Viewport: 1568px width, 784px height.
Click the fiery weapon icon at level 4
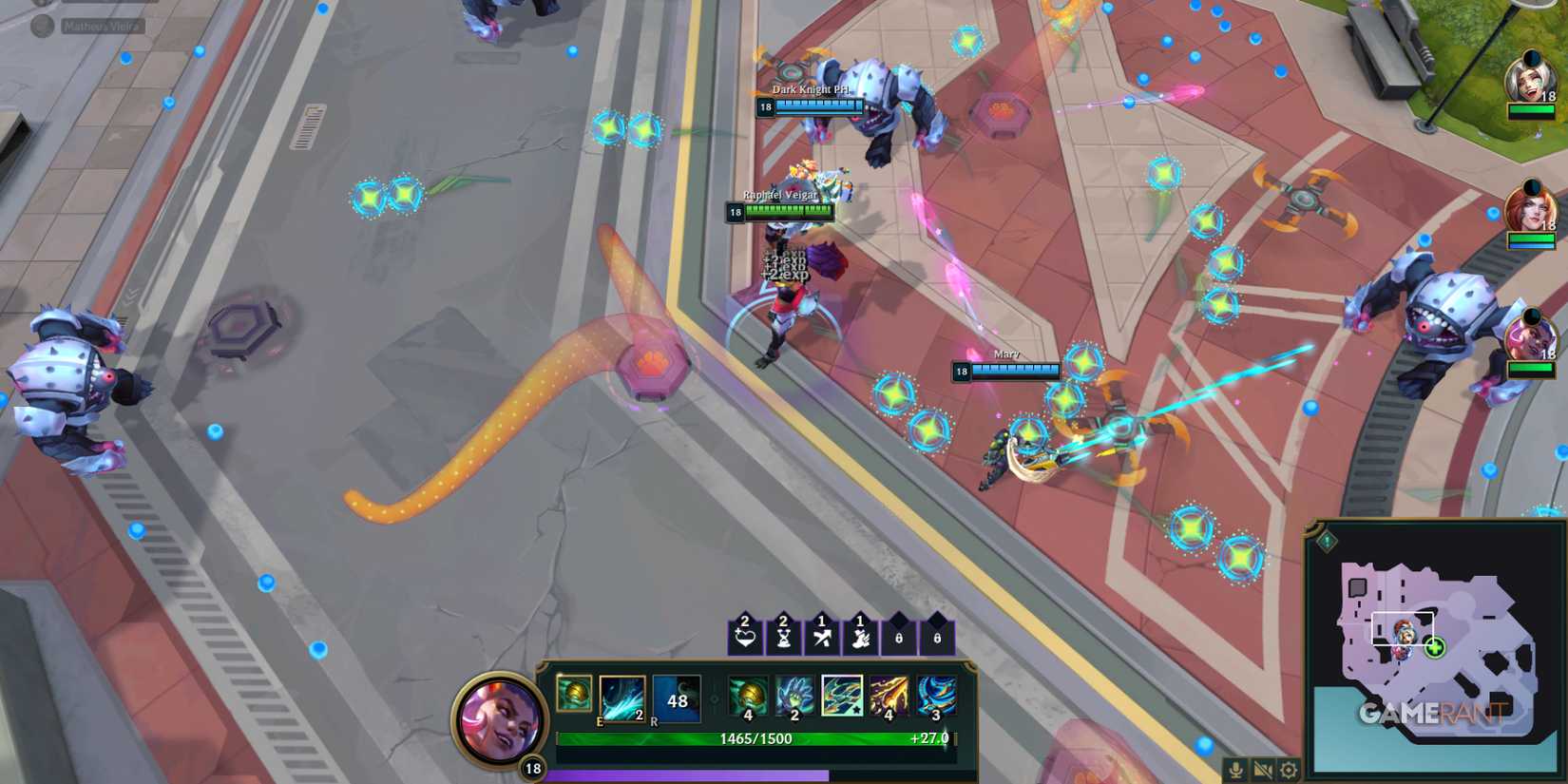coord(889,695)
